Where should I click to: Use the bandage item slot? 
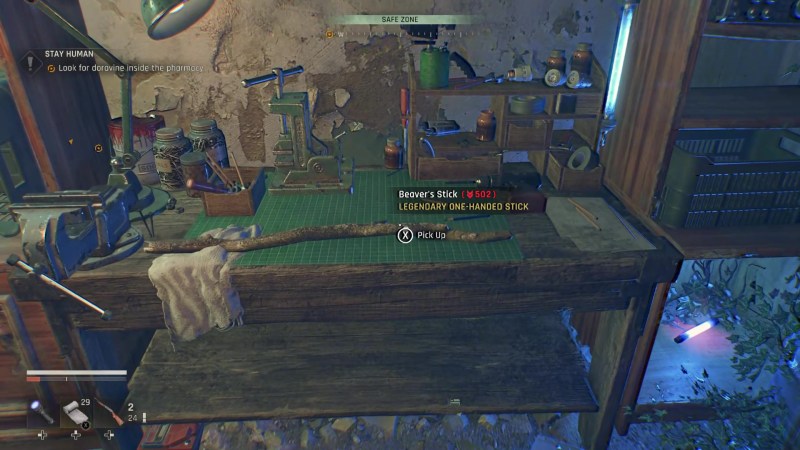point(76,413)
